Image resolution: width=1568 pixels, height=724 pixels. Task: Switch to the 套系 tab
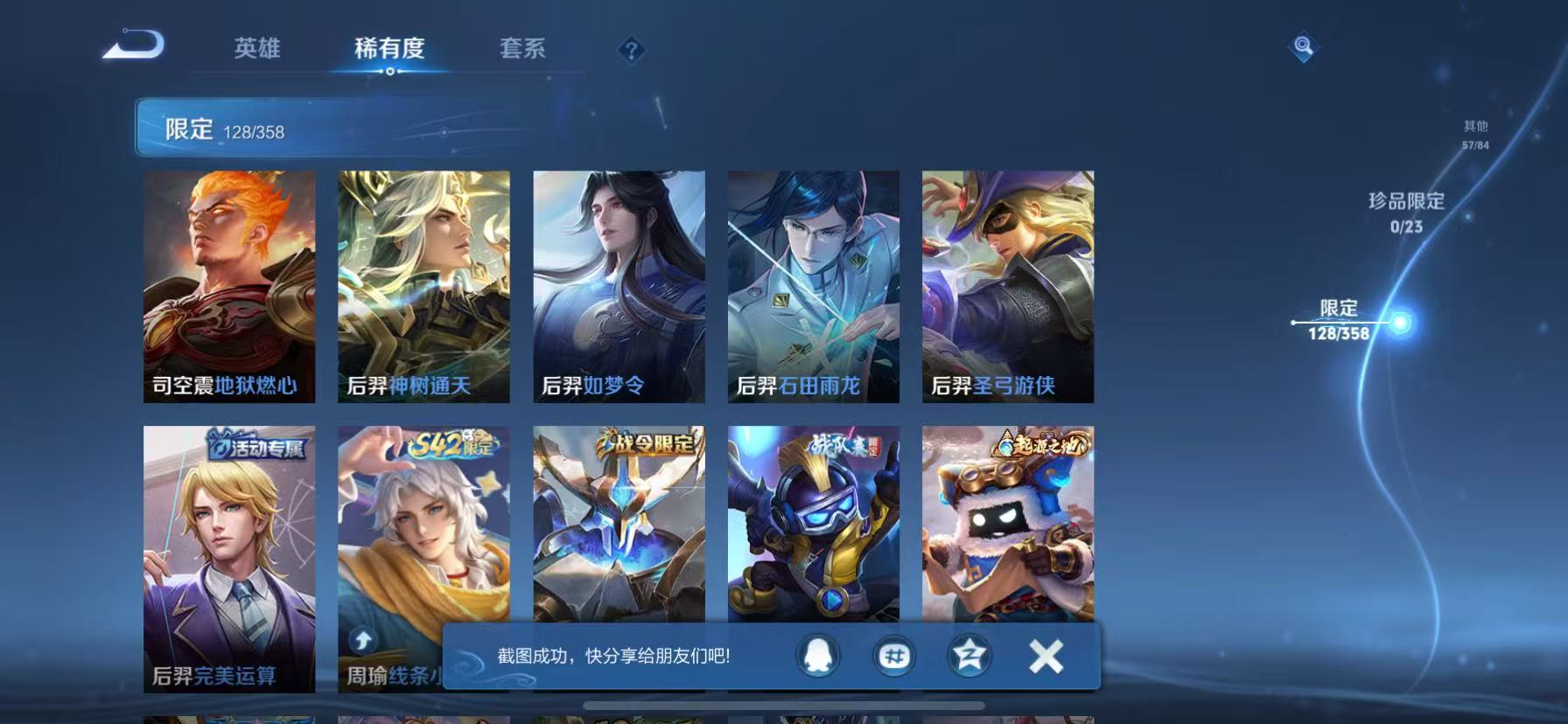pos(521,50)
